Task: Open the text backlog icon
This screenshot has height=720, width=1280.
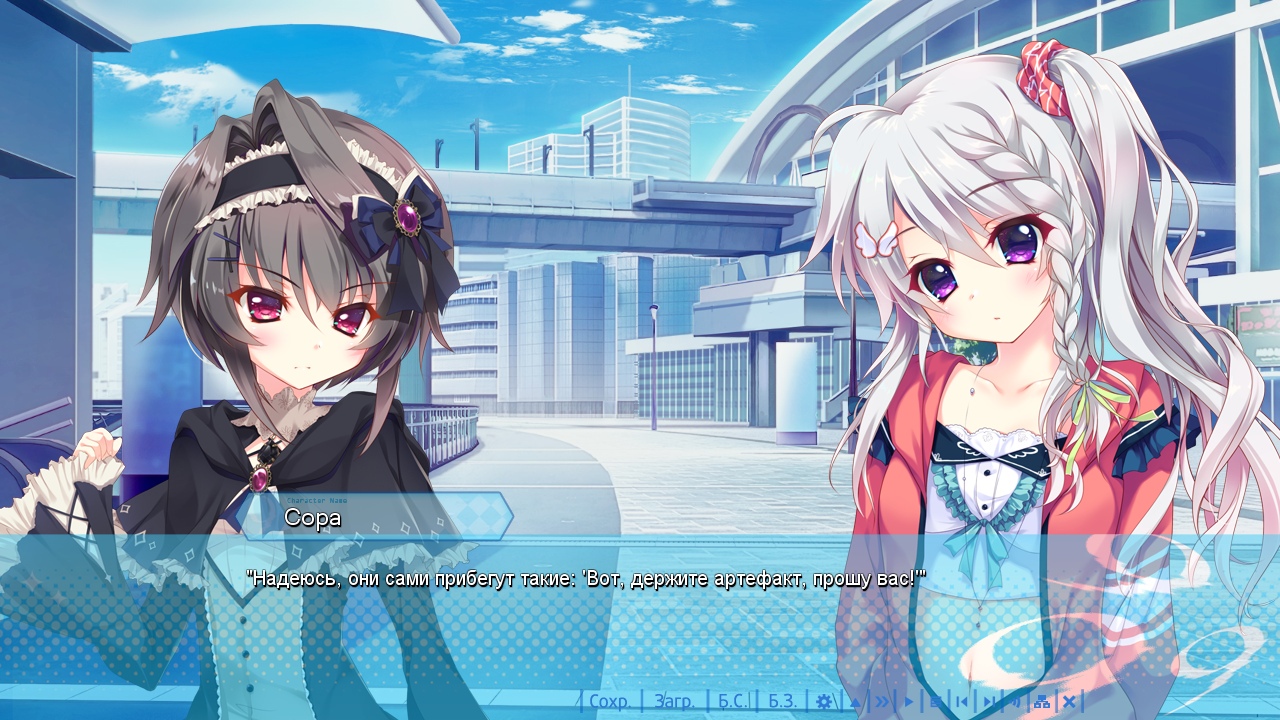Action: [935, 701]
